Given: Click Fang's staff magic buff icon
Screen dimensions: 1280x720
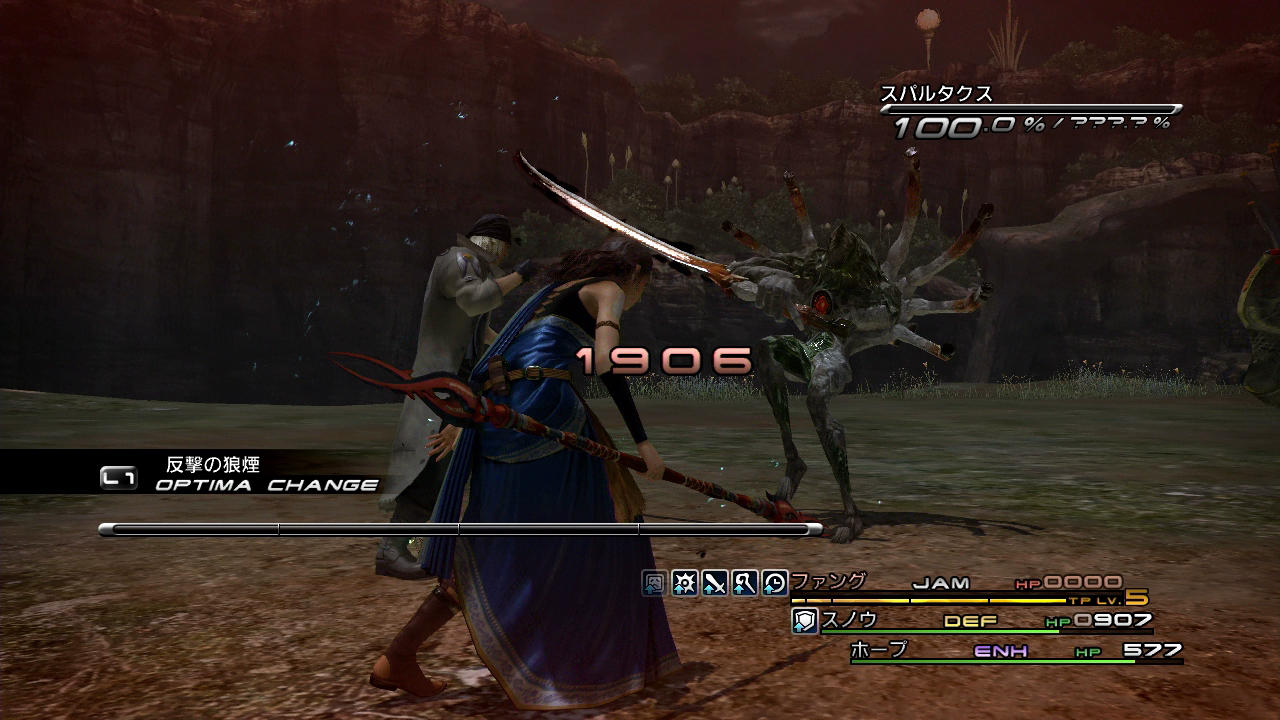Looking at the screenshot, I should 744,583.
